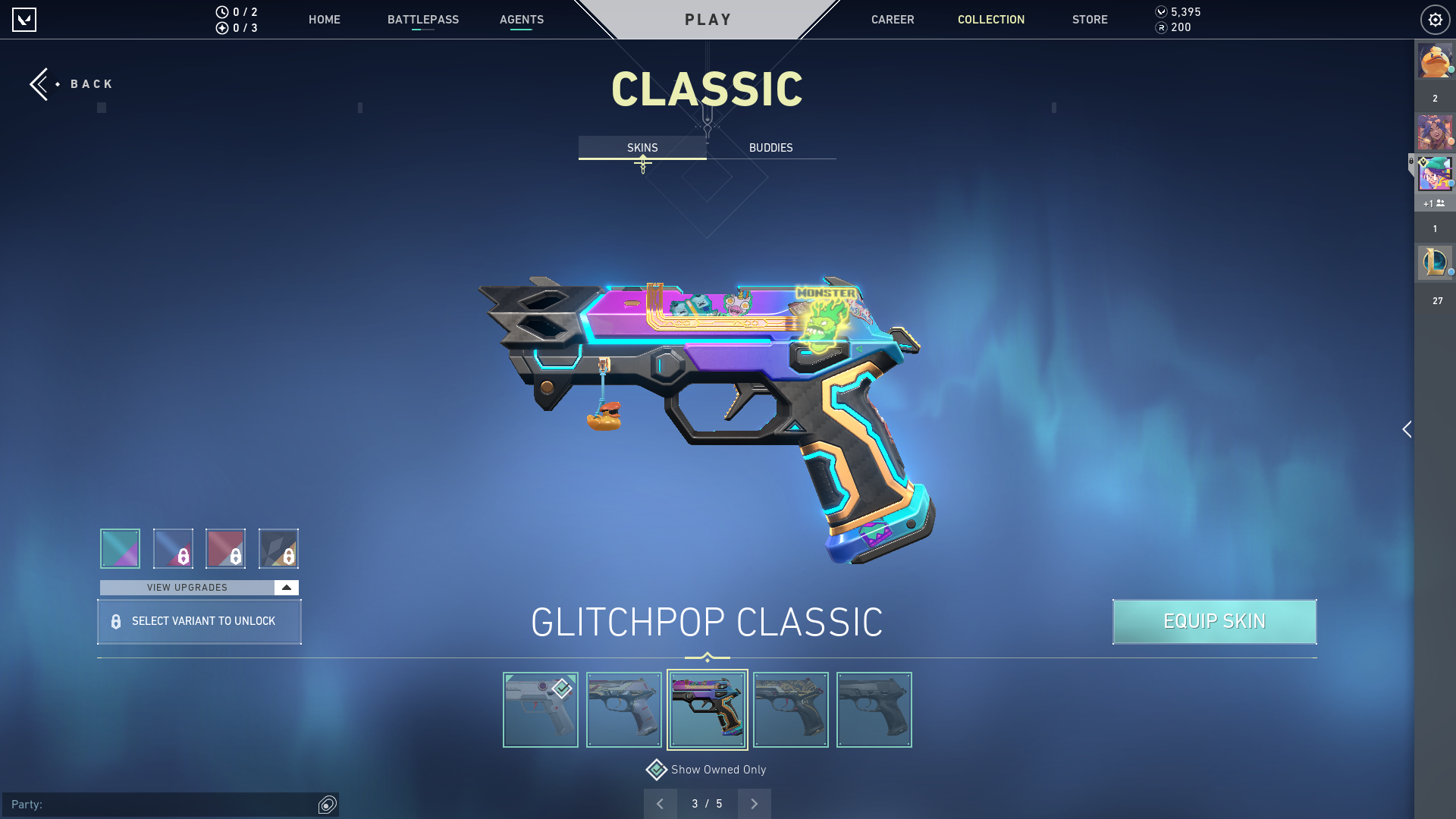Open the Agents page
The width and height of the screenshot is (1456, 819).
click(521, 20)
